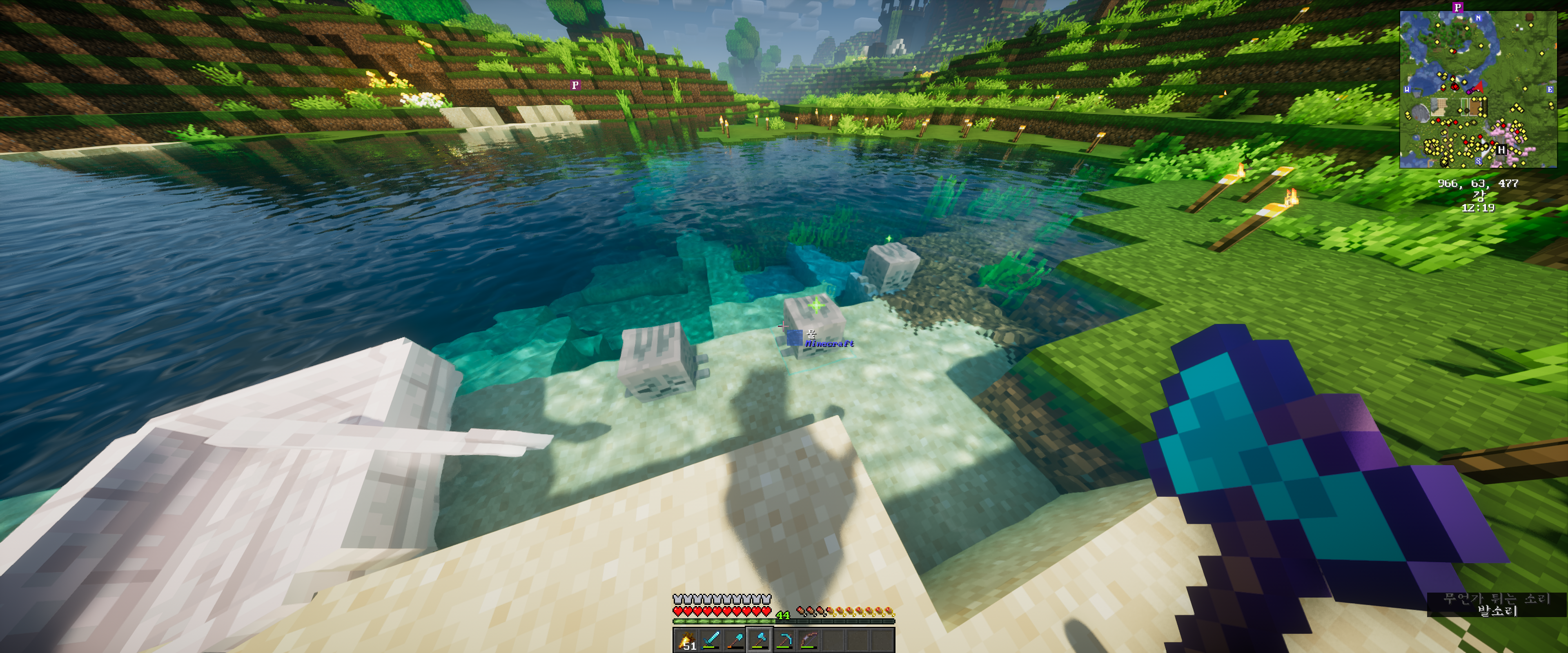
Task: Select the purple P waypoint above the minimap
Action: (x=1457, y=7)
